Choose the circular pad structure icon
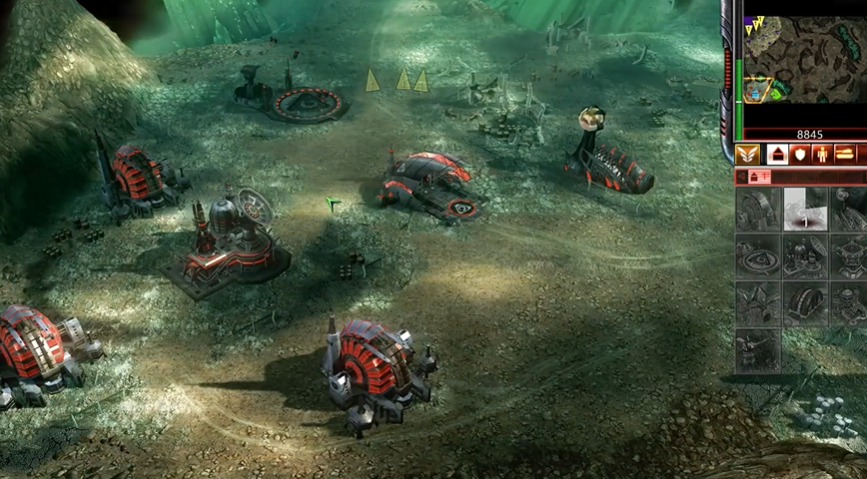The image size is (867, 479). (x=757, y=257)
